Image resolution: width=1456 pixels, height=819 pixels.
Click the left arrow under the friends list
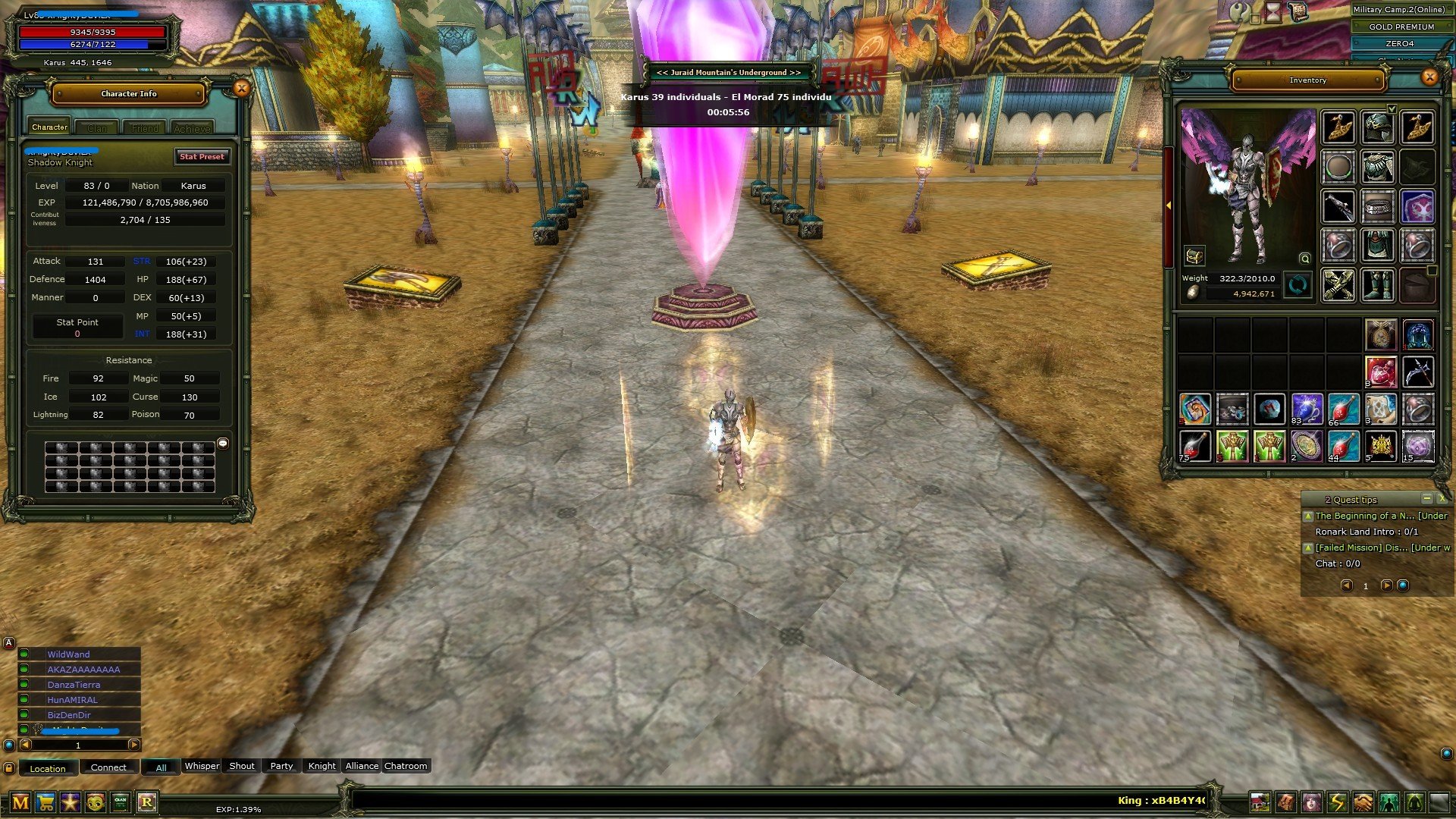[26, 745]
